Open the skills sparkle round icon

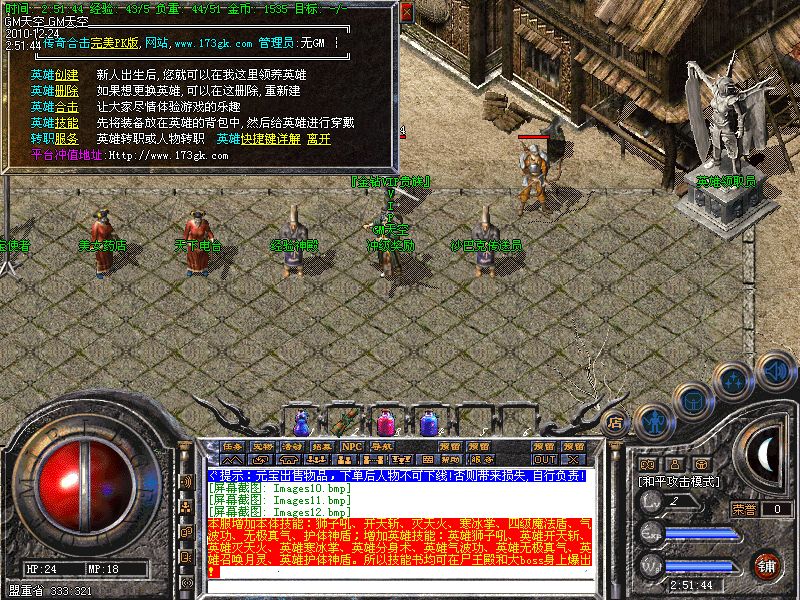pos(736,380)
